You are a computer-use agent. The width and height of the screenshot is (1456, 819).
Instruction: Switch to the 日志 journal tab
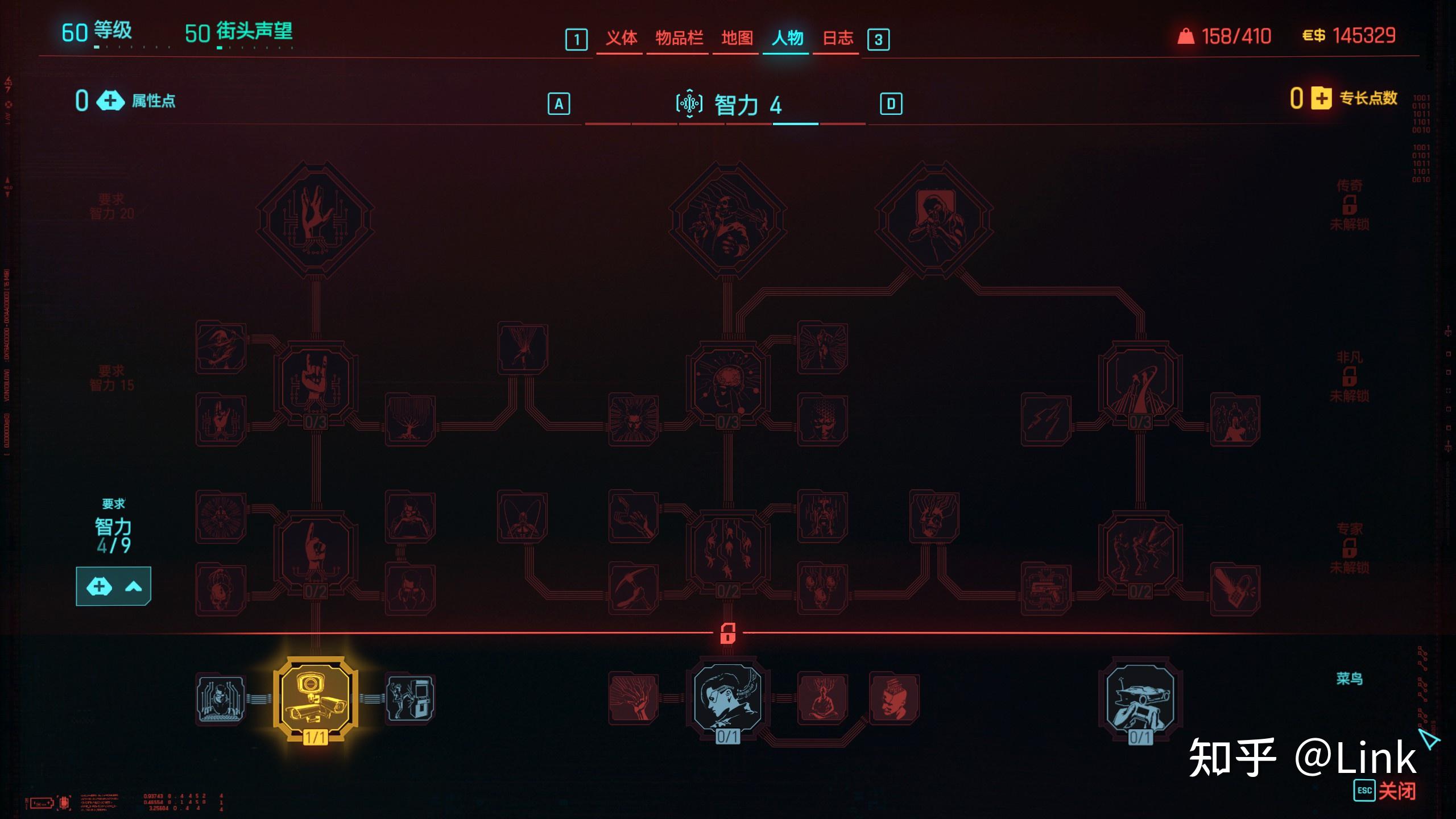pos(837,38)
